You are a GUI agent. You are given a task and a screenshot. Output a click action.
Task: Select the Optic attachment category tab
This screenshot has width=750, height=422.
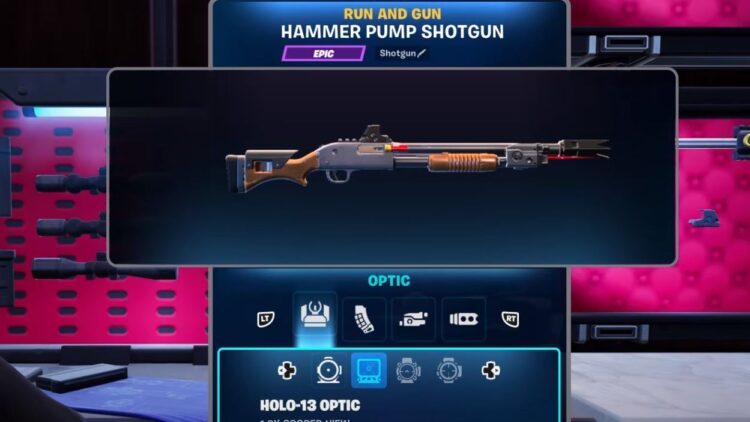coord(317,319)
